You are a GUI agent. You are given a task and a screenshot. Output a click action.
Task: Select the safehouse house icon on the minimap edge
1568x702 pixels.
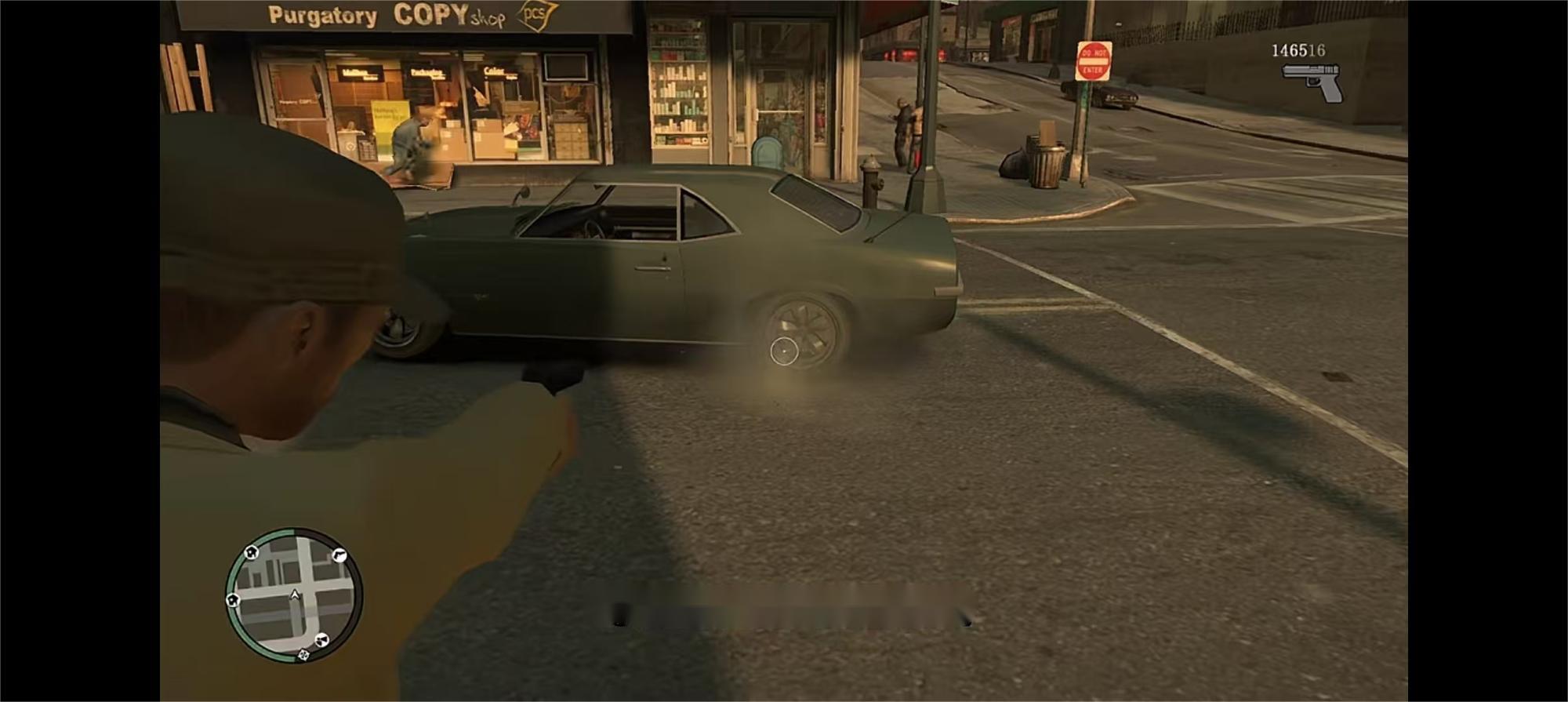(251, 553)
